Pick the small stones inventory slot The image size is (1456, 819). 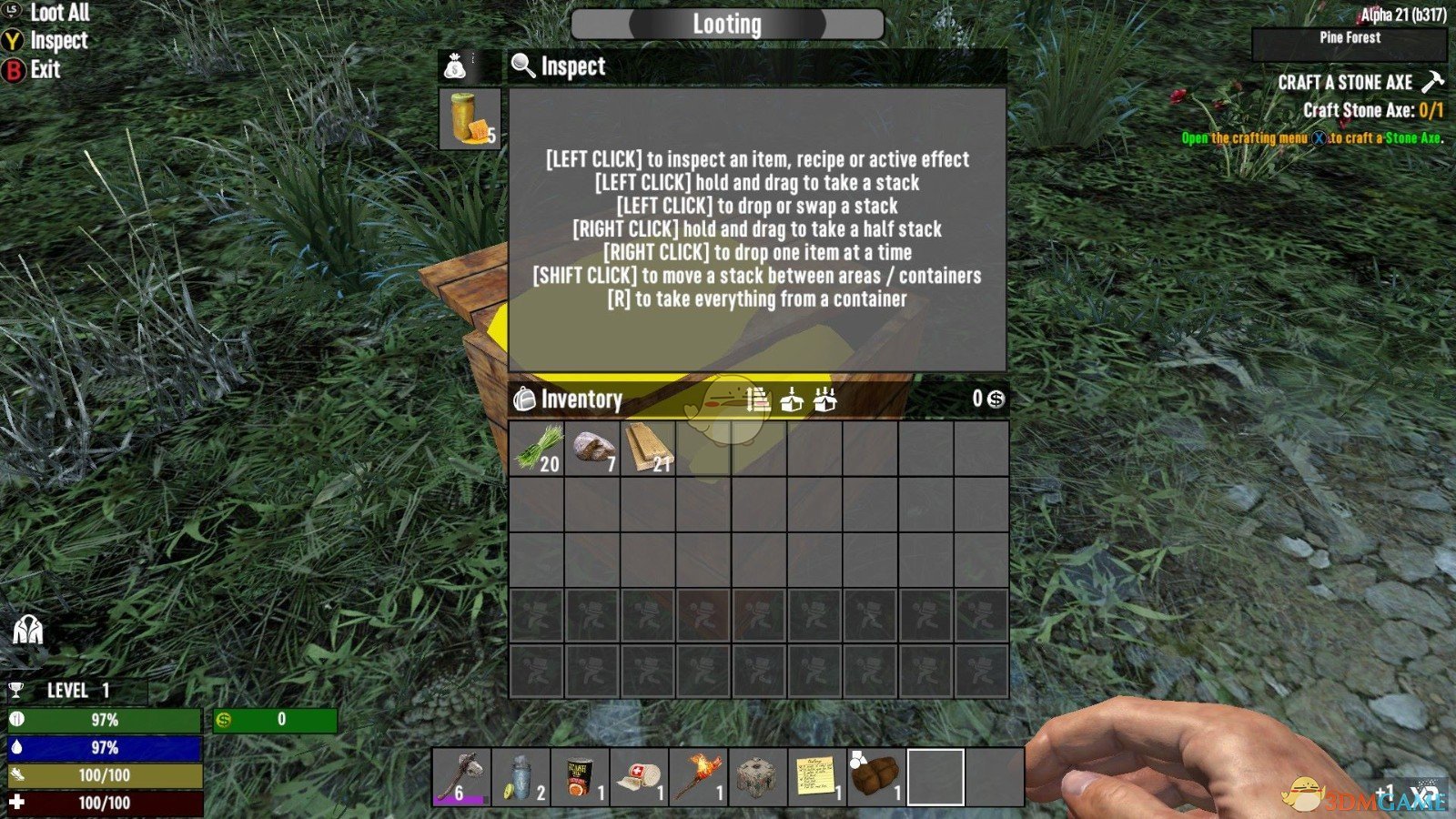592,448
